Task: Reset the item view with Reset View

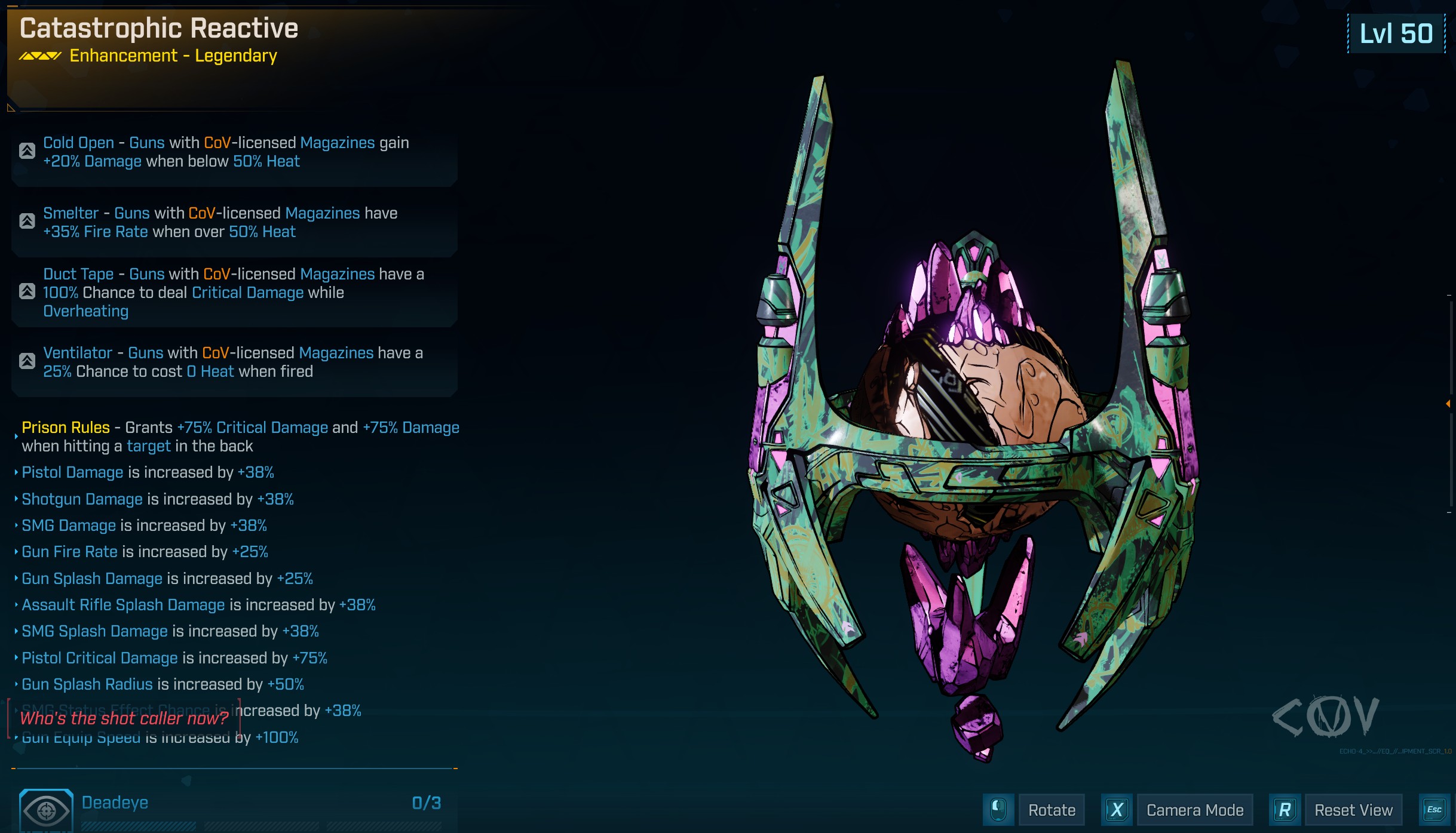Action: [1353, 810]
